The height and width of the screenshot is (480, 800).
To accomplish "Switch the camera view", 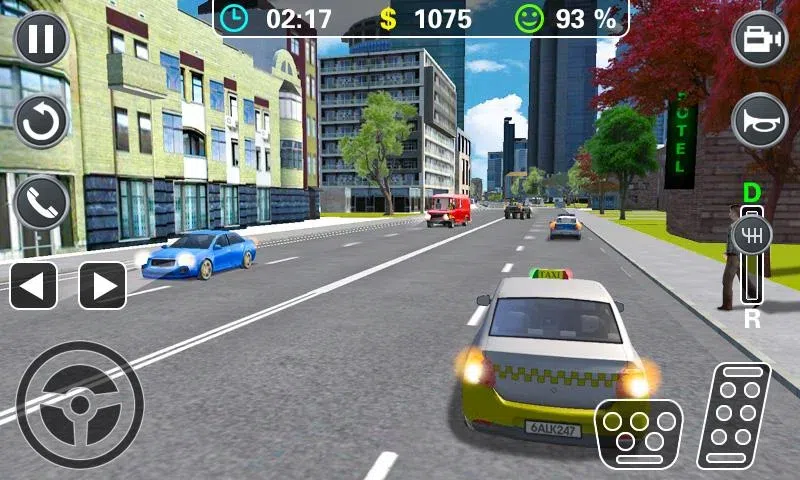I will [760, 38].
